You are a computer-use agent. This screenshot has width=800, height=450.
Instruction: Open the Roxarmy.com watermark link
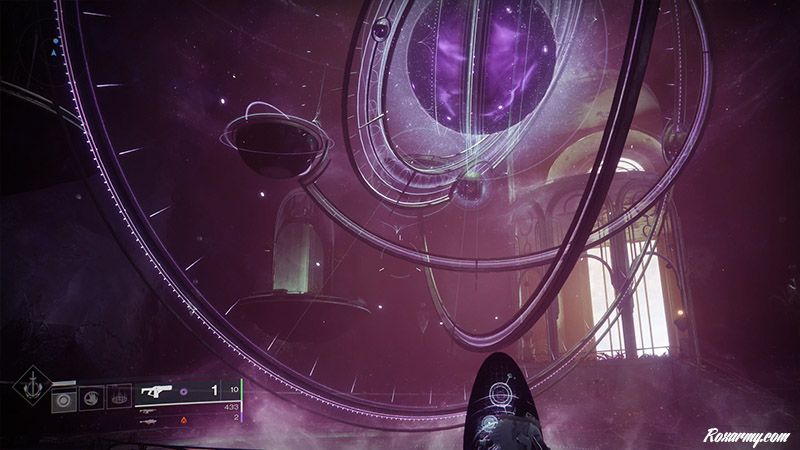(x=747, y=435)
